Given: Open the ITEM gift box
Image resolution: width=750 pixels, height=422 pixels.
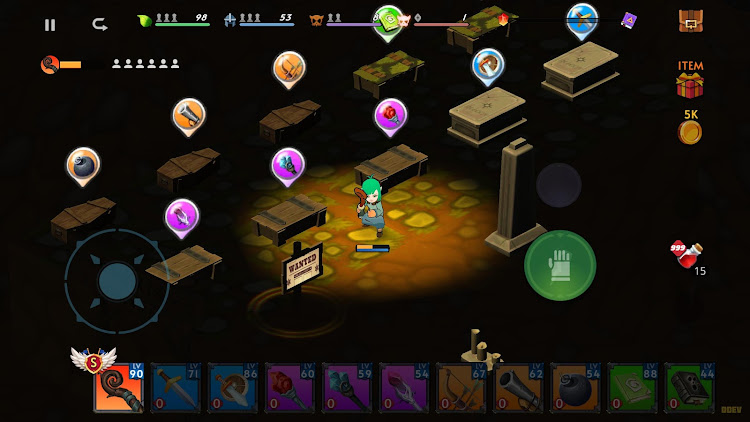Looking at the screenshot, I should (690, 84).
